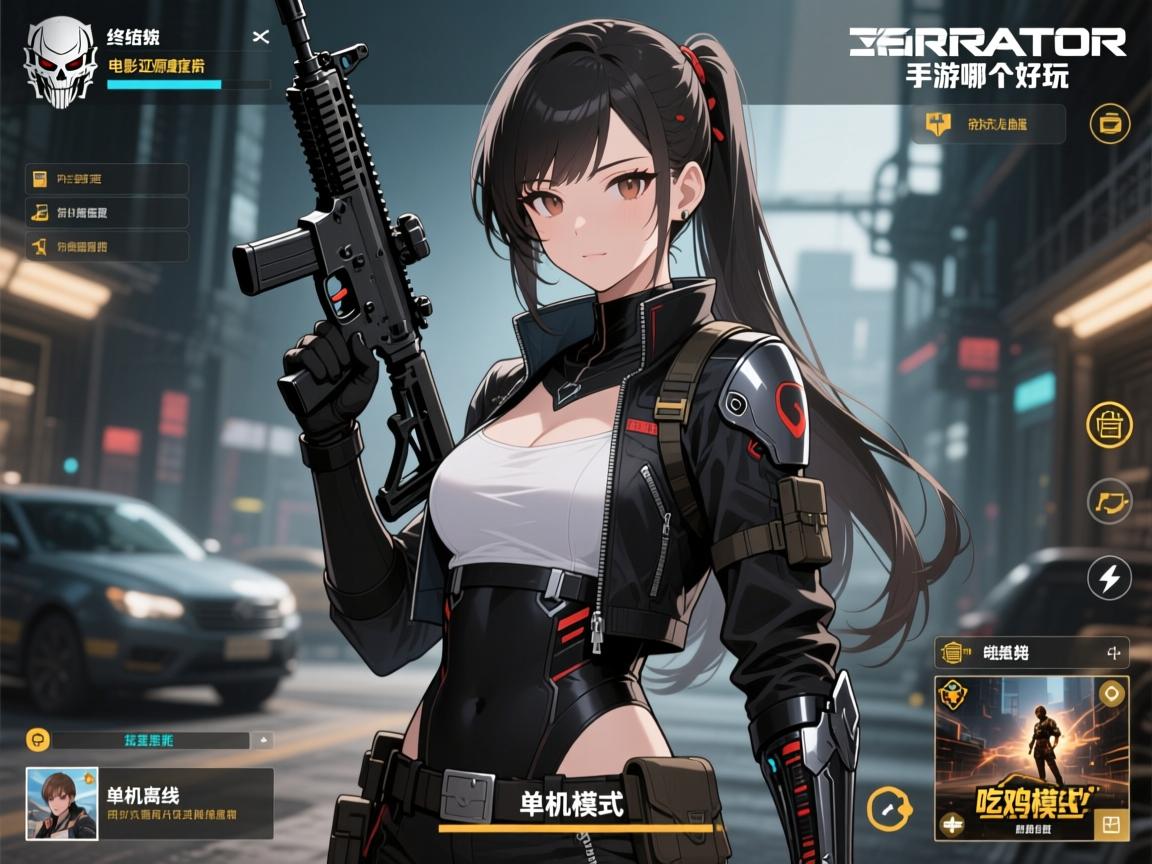This screenshot has width=1152, height=864.
Task: Click the TERRATOR title logo
Action: coord(987,42)
